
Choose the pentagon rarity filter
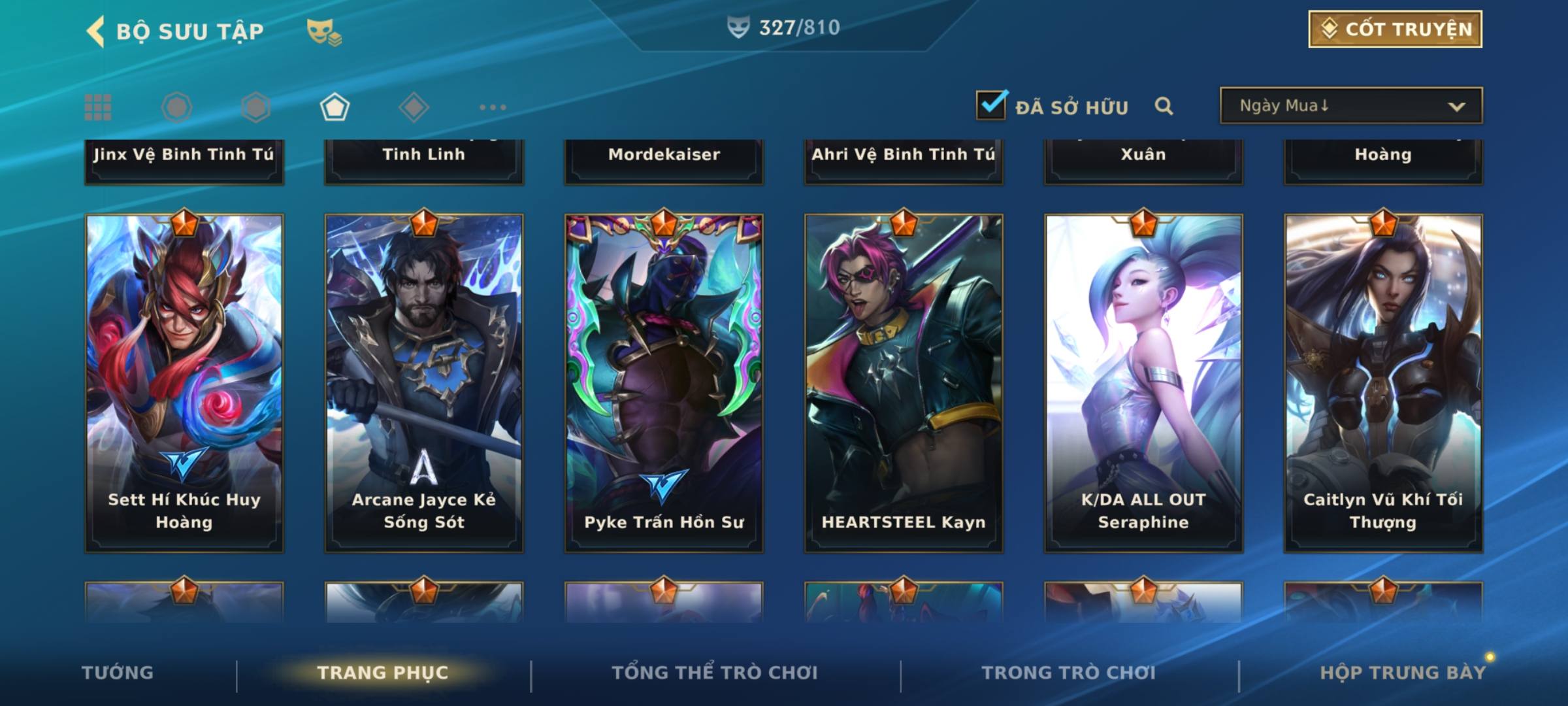(335, 107)
